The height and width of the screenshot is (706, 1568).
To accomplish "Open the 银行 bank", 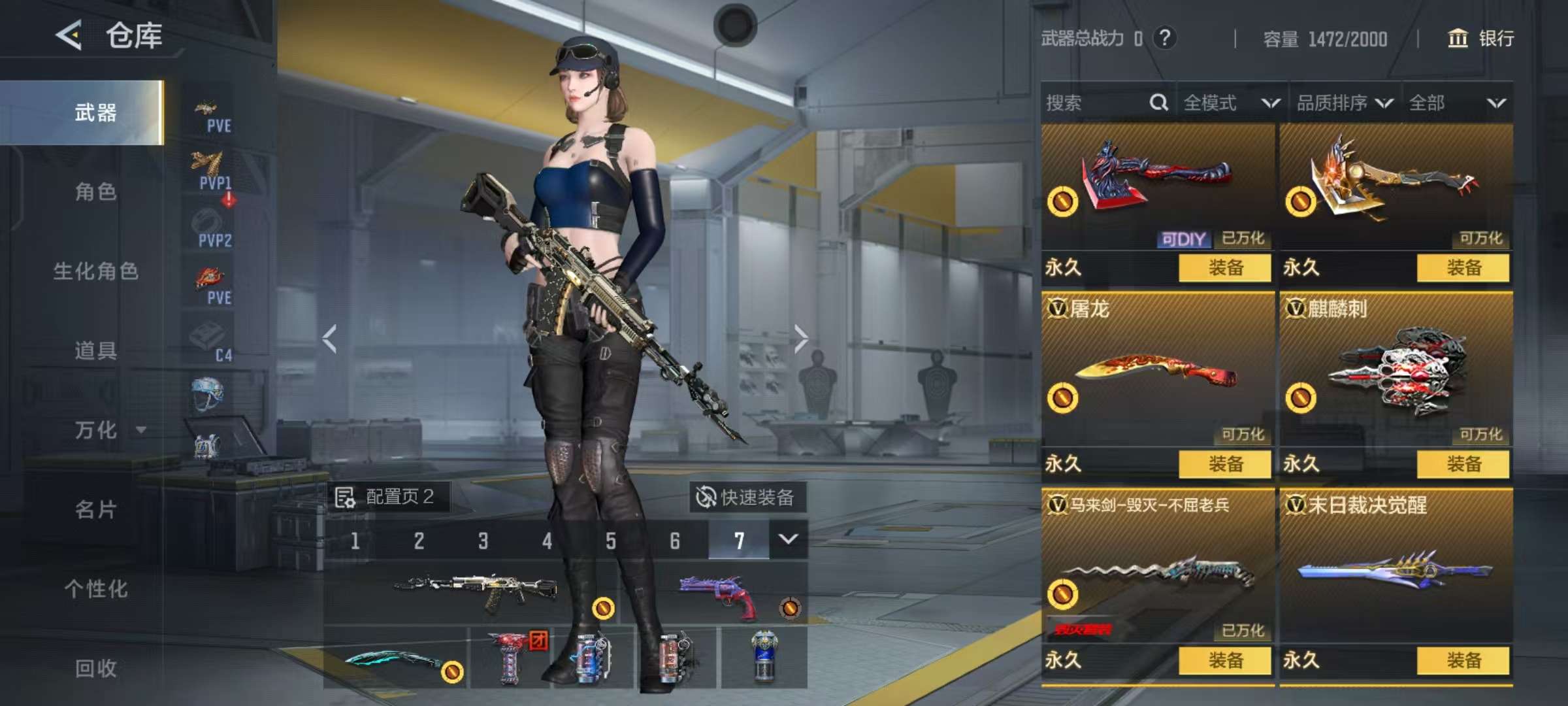I will point(1480,39).
